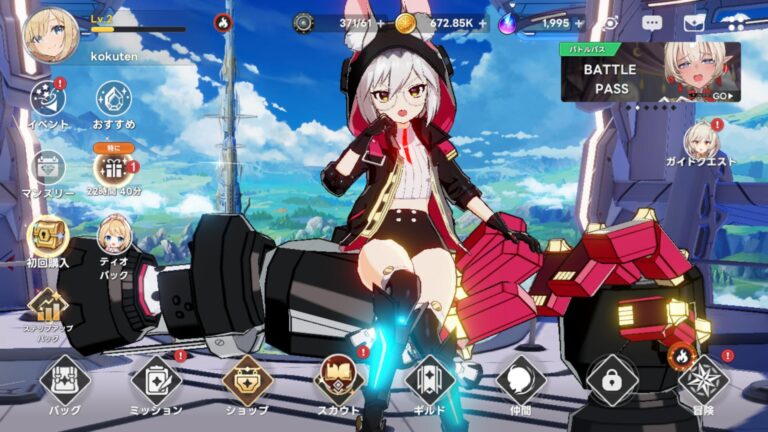Open the Battle Pass banner
This screenshot has width=768, height=432.
pyautogui.click(x=650, y=72)
